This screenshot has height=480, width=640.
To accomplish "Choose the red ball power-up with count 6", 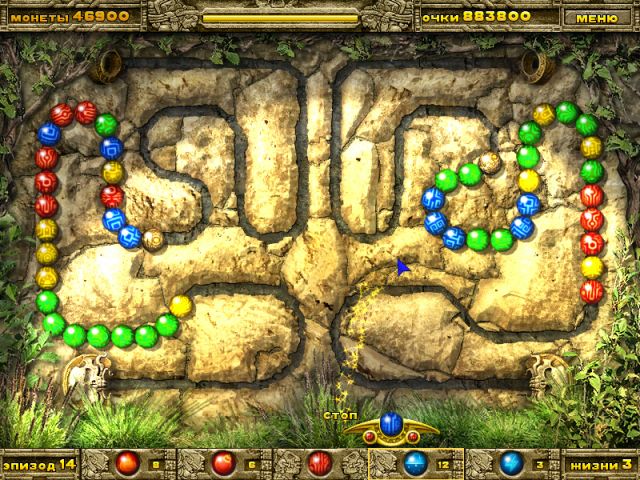I will (x=222, y=463).
